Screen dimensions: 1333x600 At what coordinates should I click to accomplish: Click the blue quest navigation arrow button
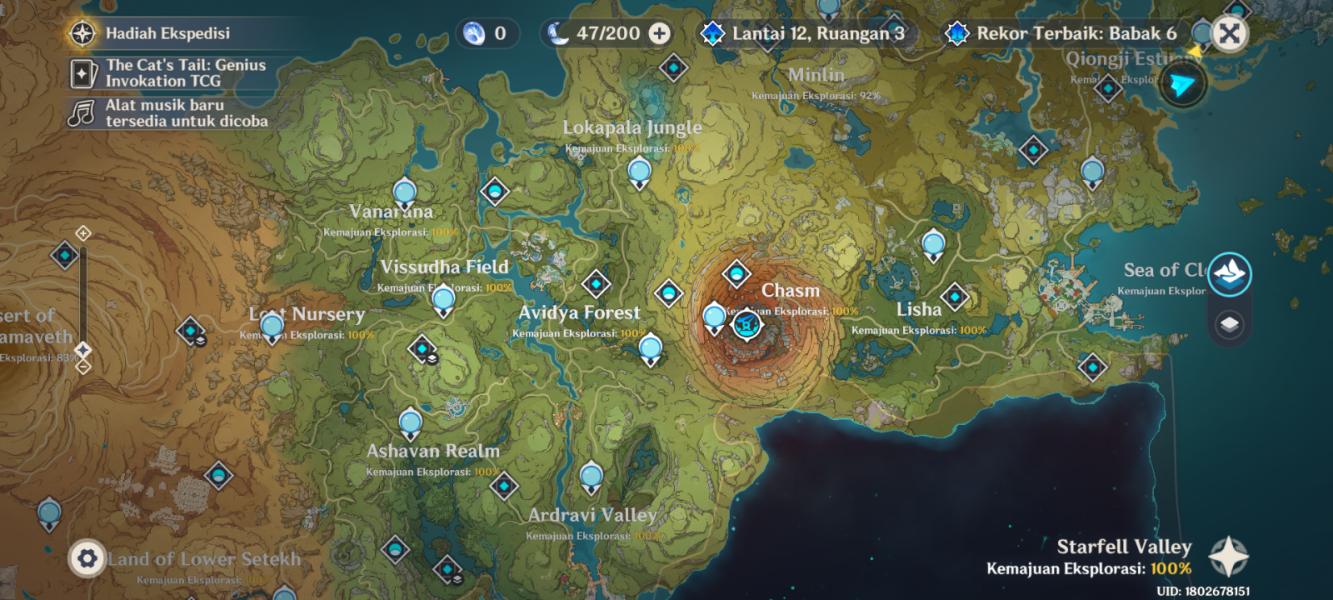pyautogui.click(x=1184, y=86)
